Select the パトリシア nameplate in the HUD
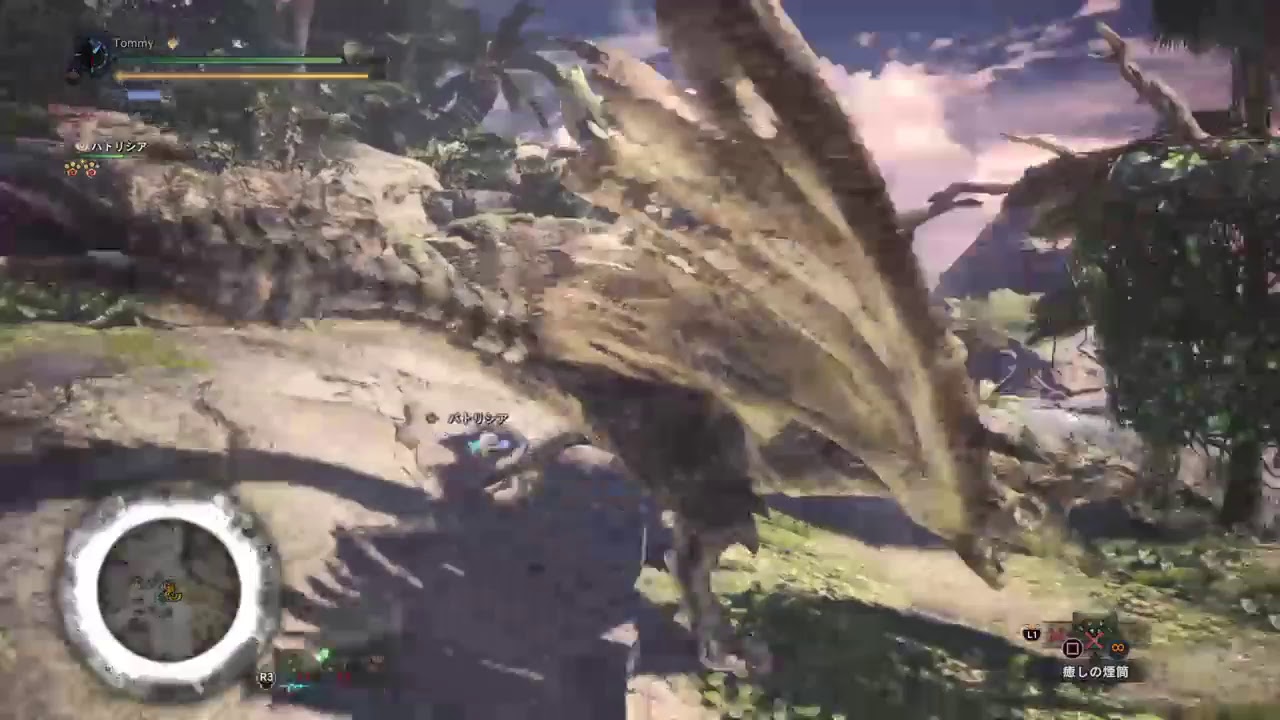 pos(113,146)
